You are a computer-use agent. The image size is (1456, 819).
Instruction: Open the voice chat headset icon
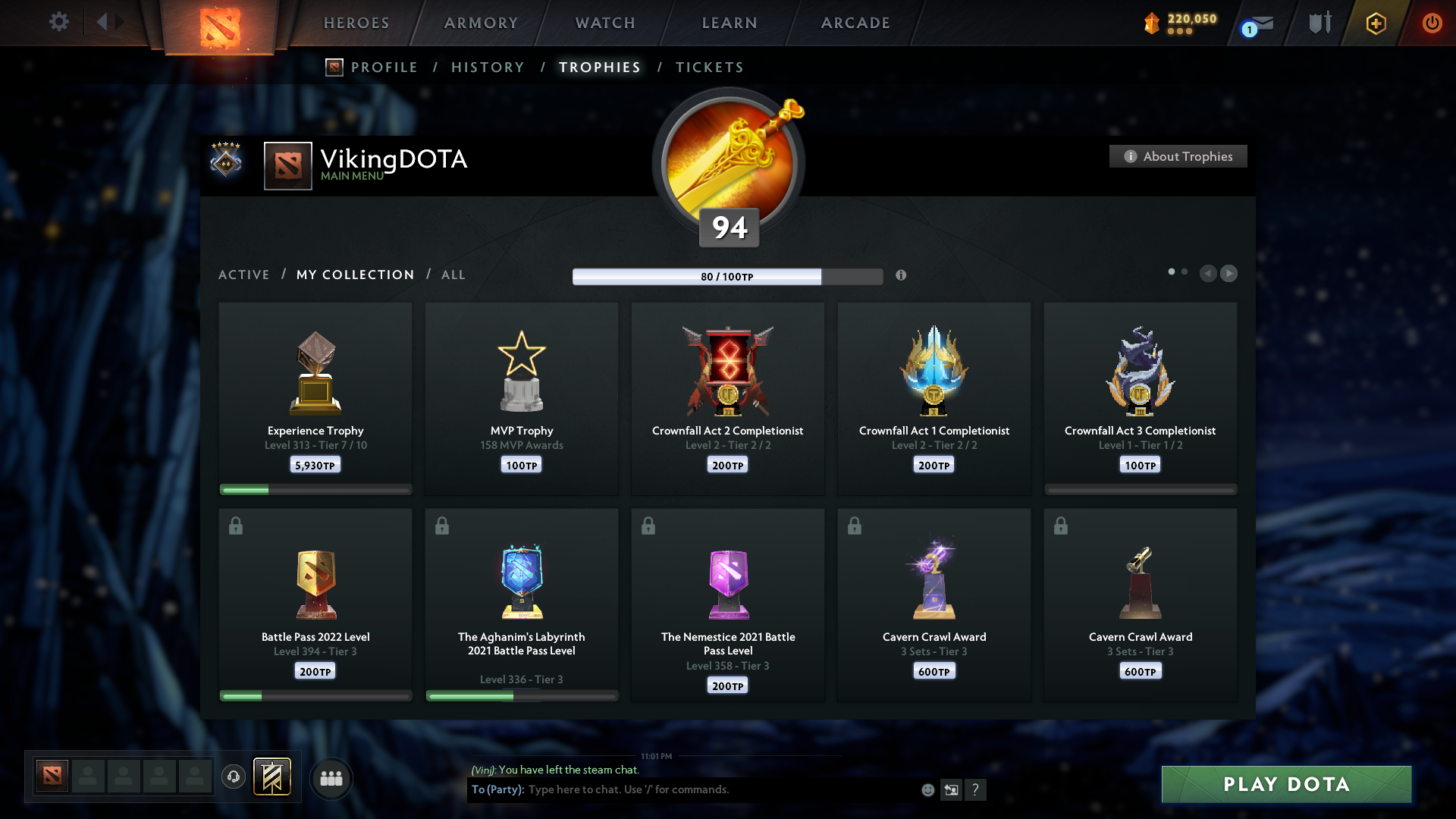[x=233, y=777]
